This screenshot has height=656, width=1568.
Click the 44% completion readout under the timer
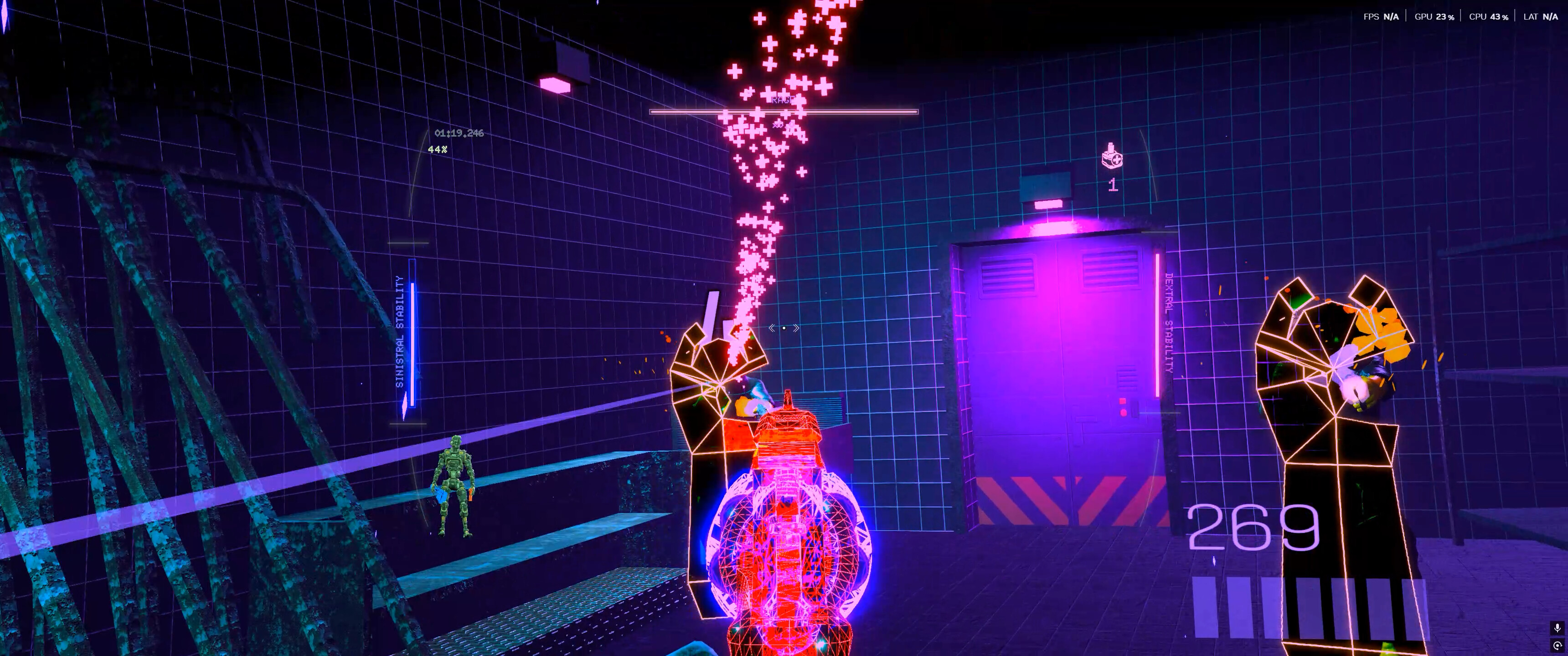(x=437, y=150)
